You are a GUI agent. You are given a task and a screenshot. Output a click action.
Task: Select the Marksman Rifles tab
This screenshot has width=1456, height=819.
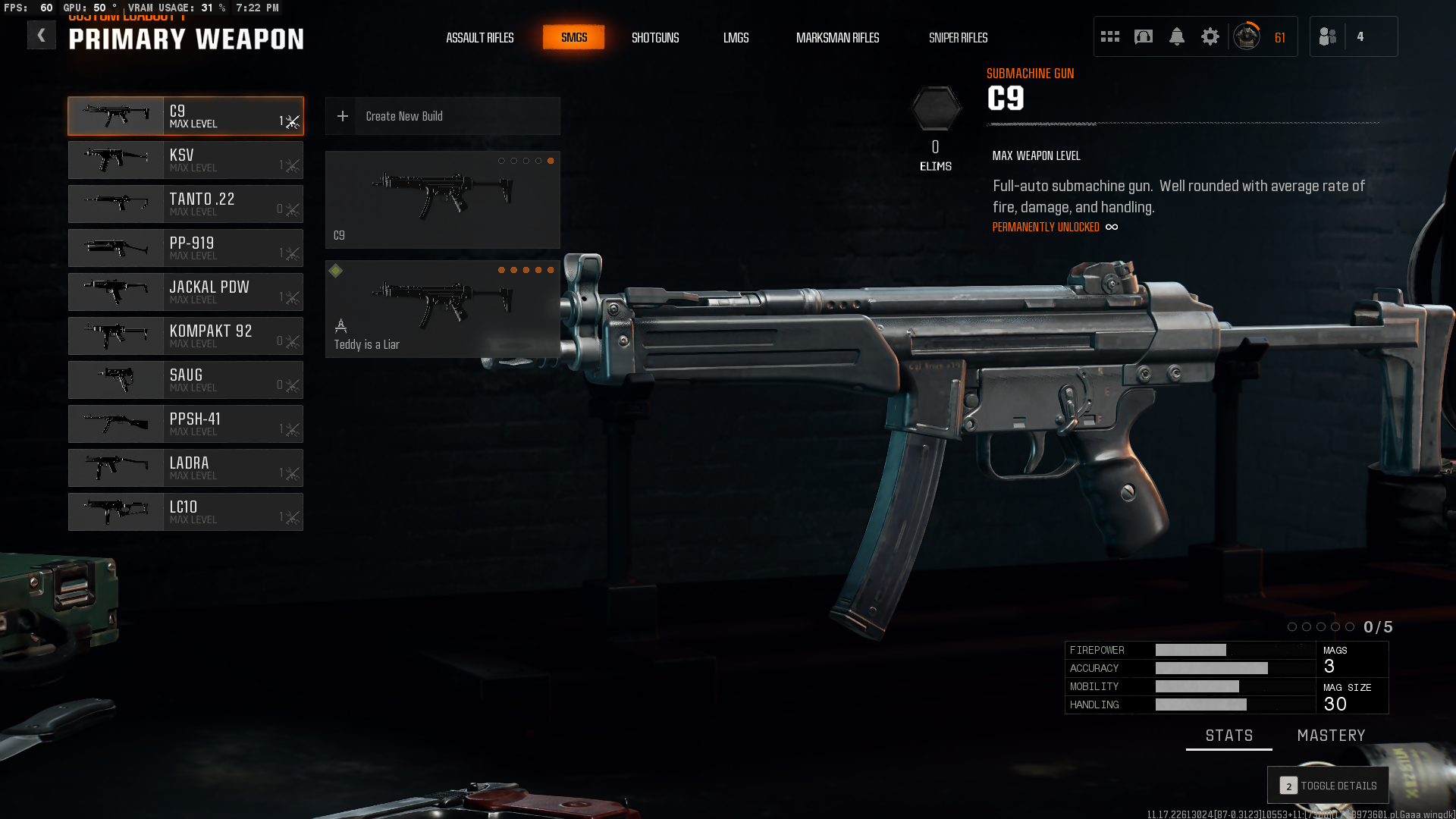pyautogui.click(x=837, y=38)
